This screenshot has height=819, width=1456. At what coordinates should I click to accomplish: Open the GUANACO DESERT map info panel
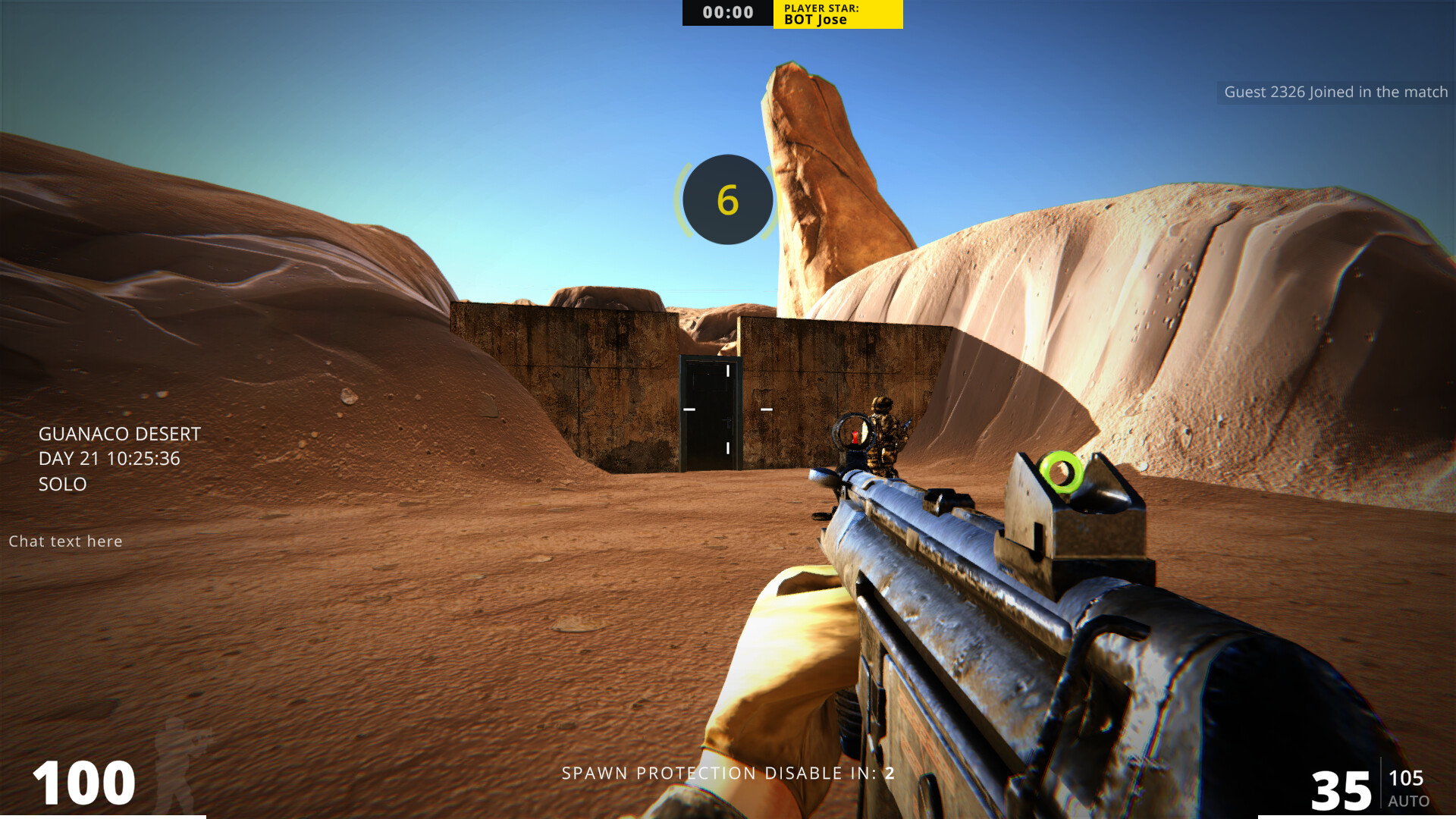[119, 434]
